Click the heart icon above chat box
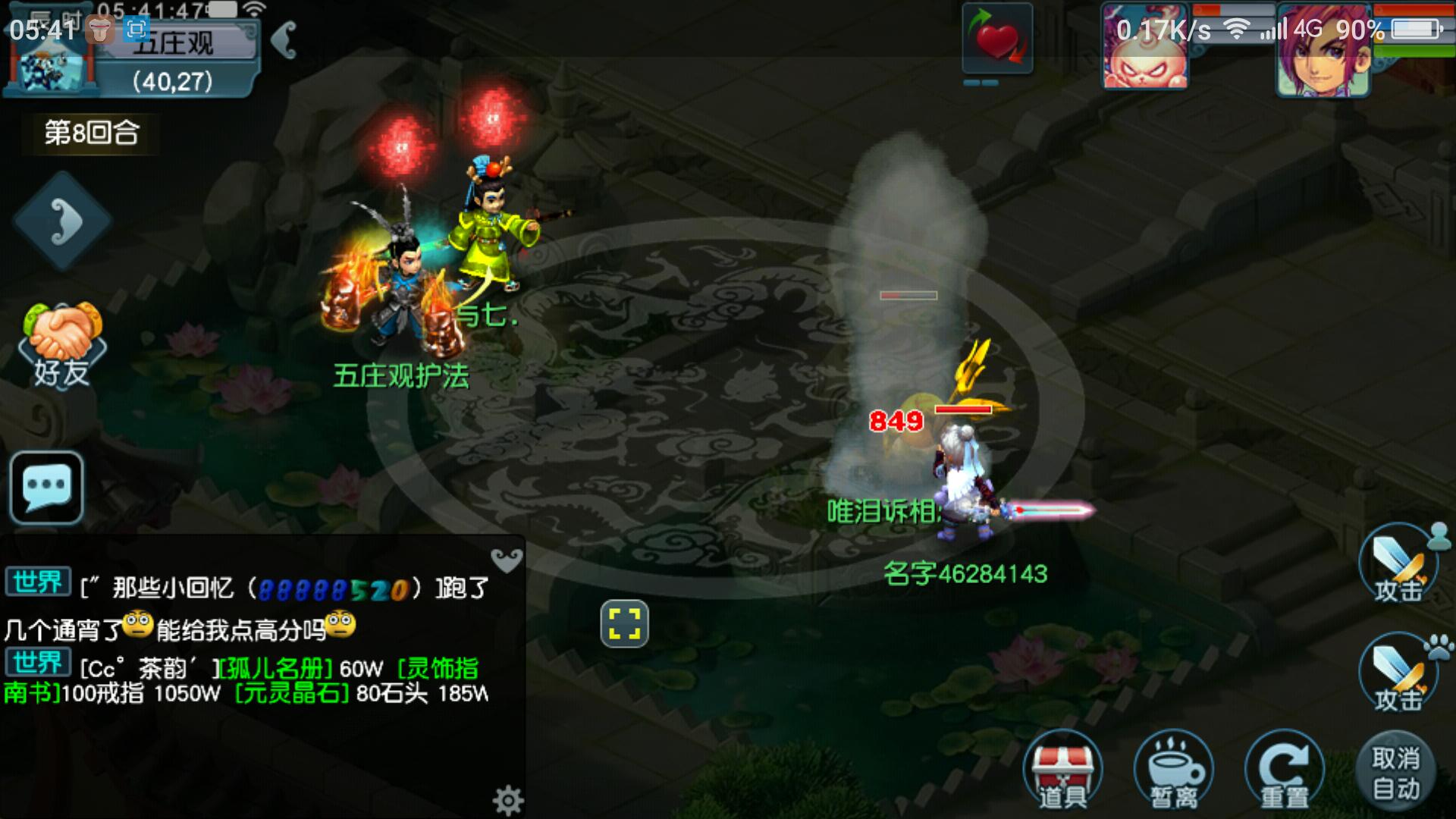 [506, 560]
